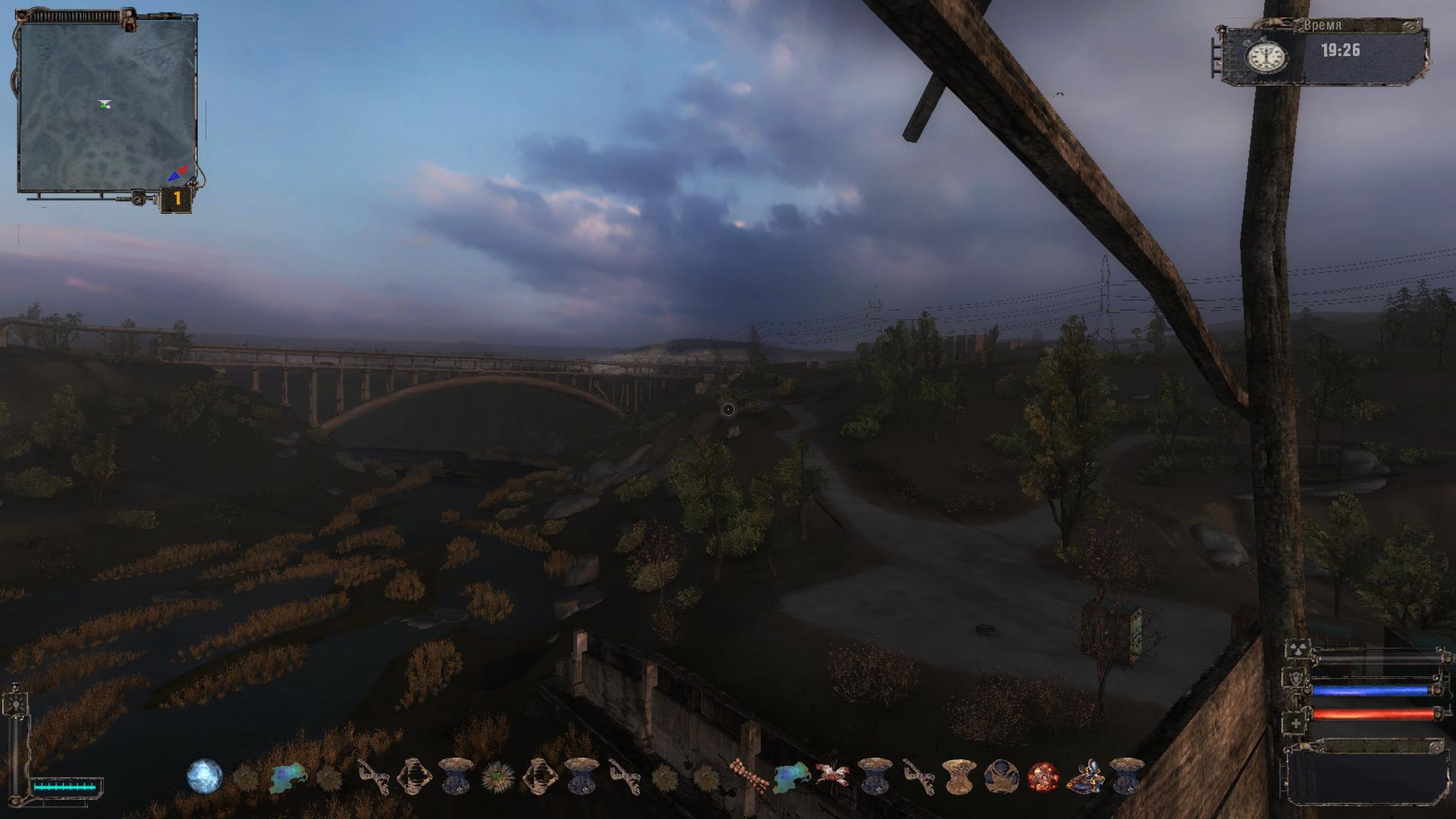1456x819 pixels.
Task: Select the glowing white-blue orb artifact
Action: [205, 777]
